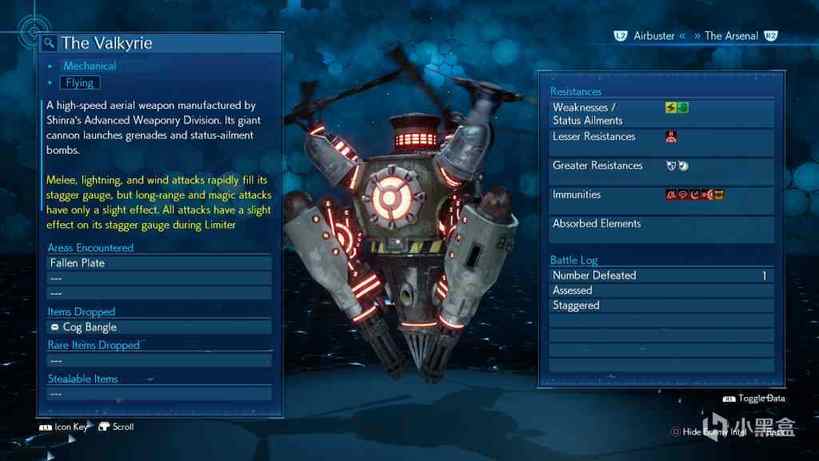
Task: Select the Lesser Resistances row
Action: coord(658,137)
